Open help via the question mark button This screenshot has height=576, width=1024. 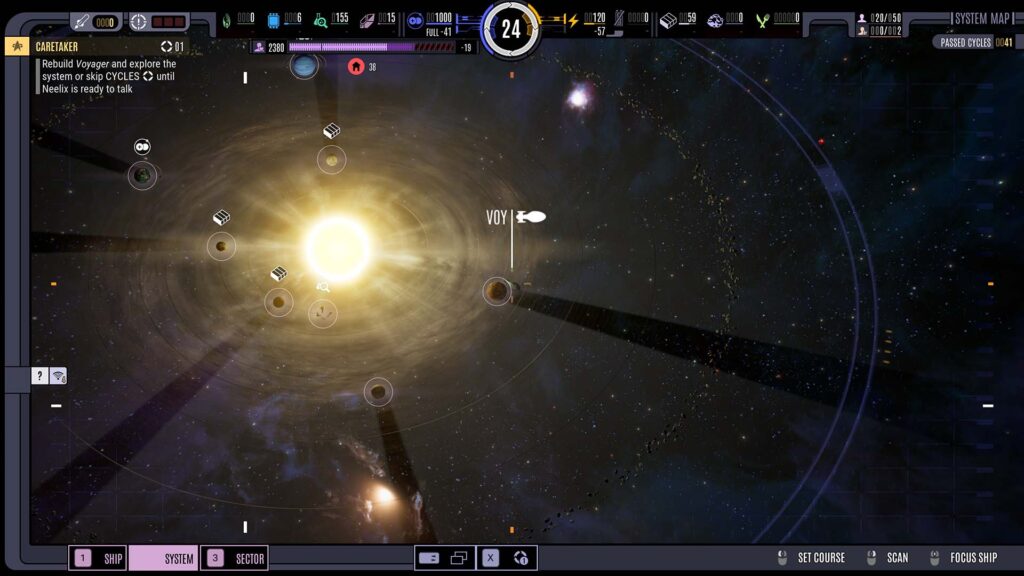point(40,376)
